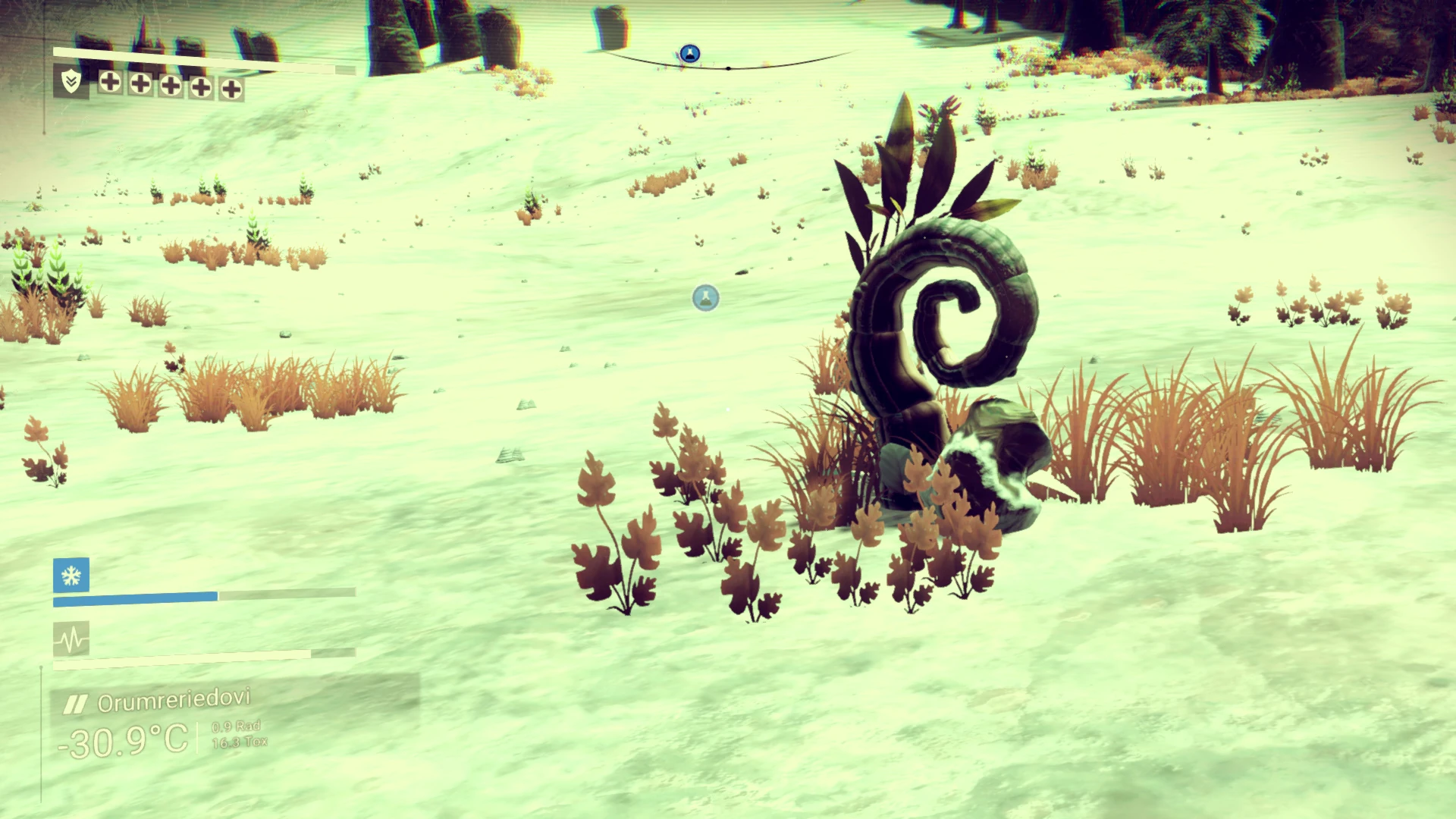Click the second health cross icon
This screenshot has height=819, width=1456.
(140, 86)
